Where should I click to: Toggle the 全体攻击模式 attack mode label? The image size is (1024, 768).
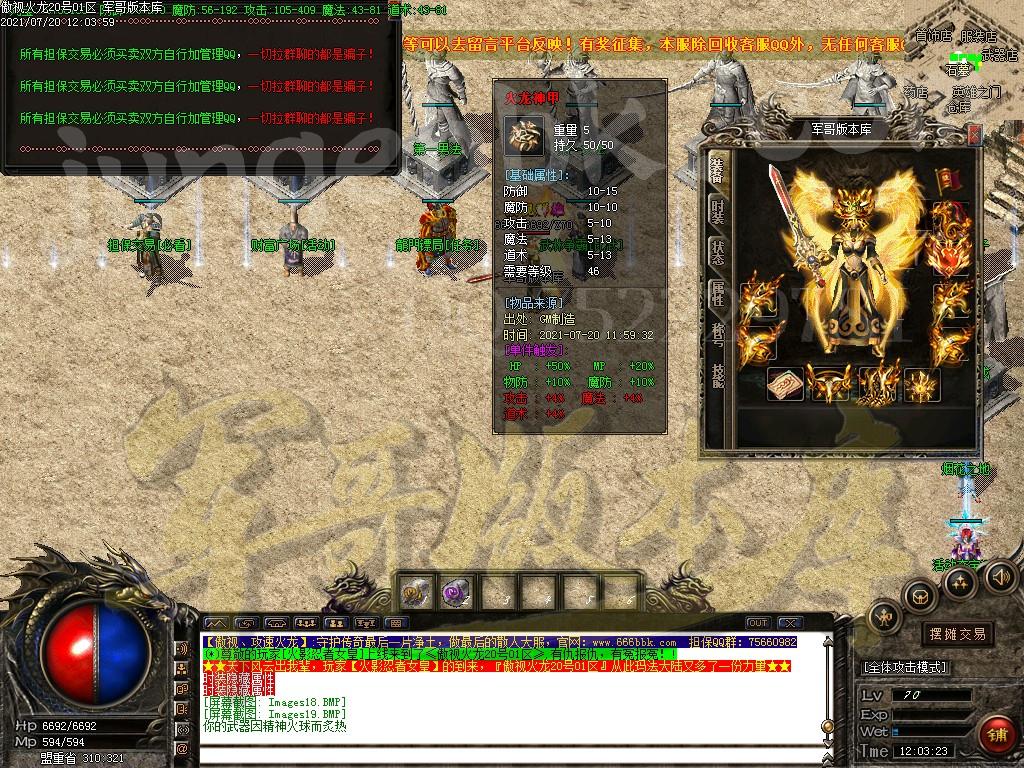point(905,667)
